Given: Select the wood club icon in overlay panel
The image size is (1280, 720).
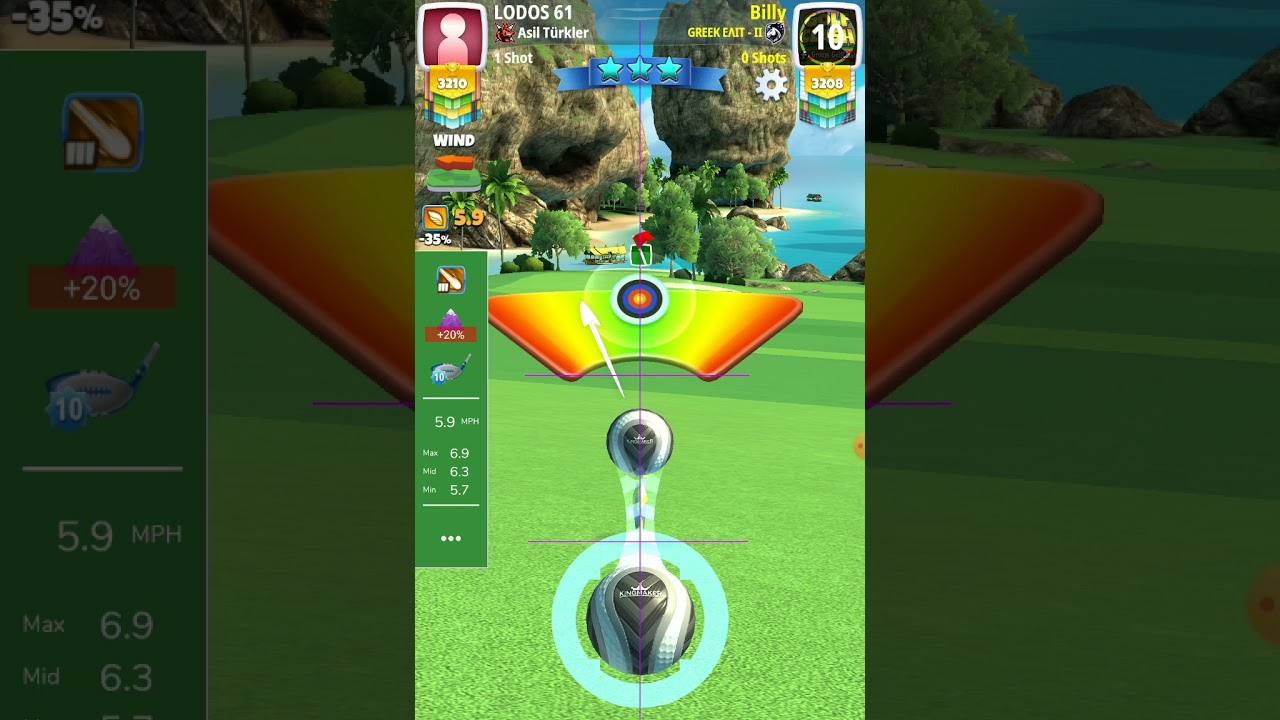Looking at the screenshot, I should (x=451, y=280).
